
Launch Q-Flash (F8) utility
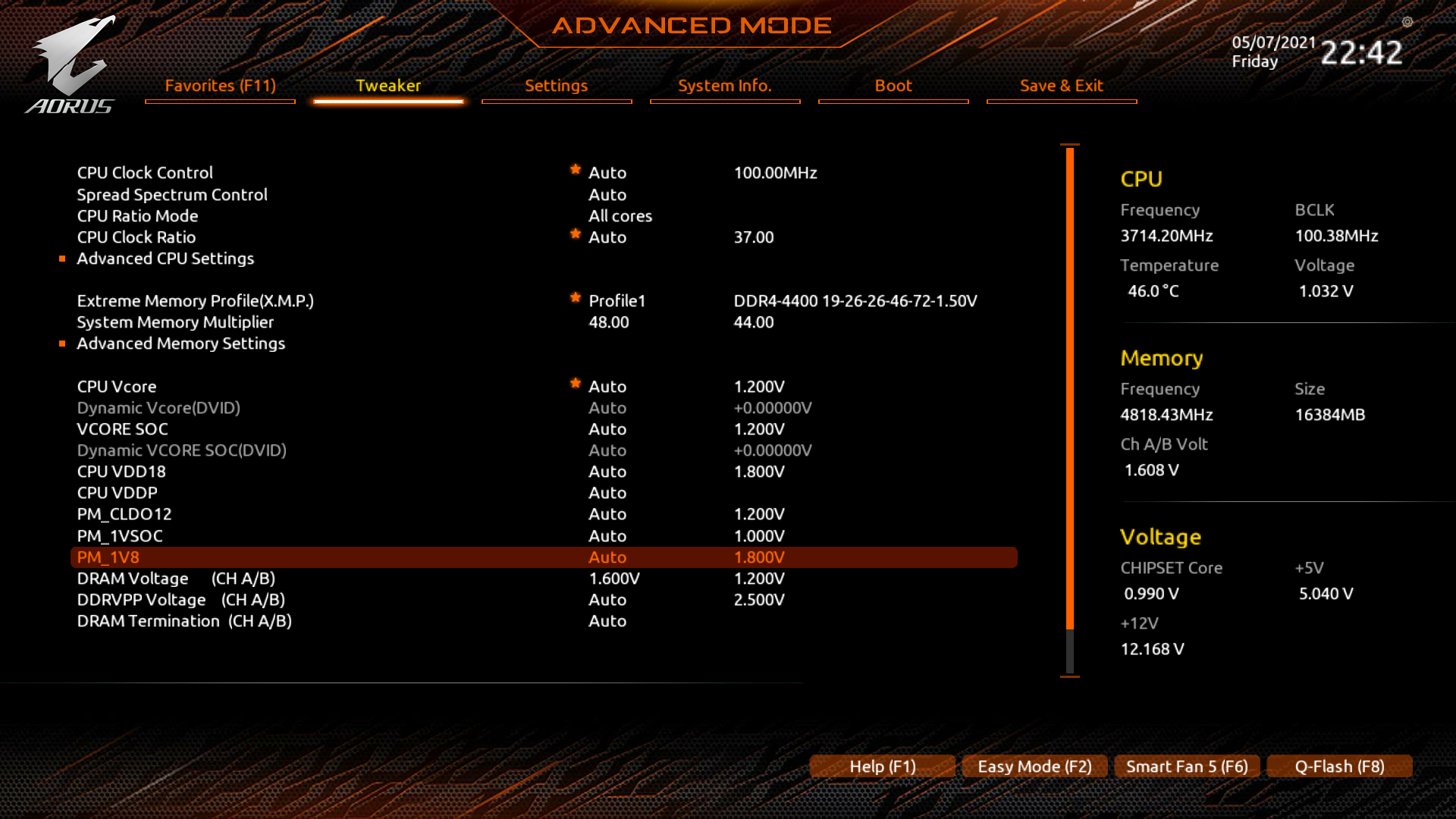[x=1339, y=767]
